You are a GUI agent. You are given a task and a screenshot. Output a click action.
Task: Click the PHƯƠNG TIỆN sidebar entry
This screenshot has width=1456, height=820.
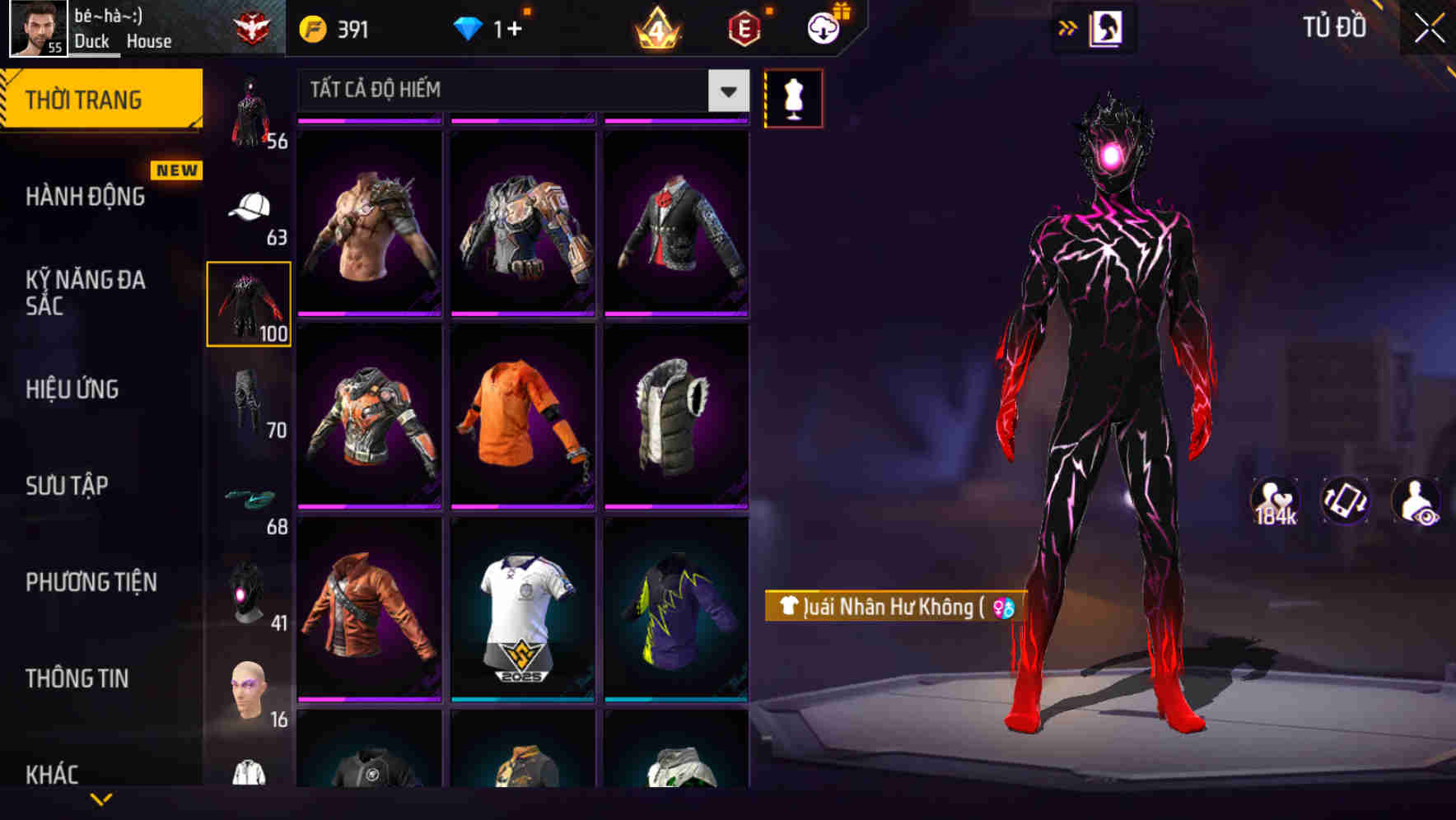click(92, 582)
